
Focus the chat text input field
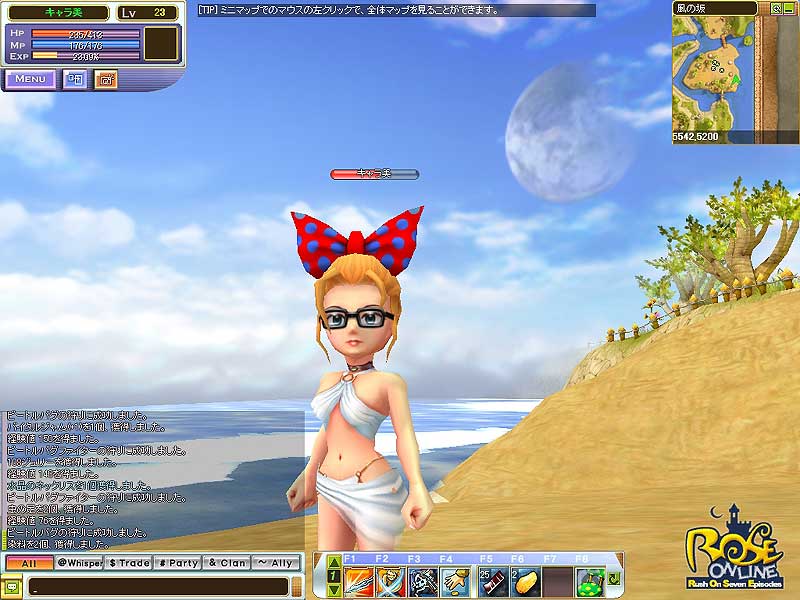[150, 586]
